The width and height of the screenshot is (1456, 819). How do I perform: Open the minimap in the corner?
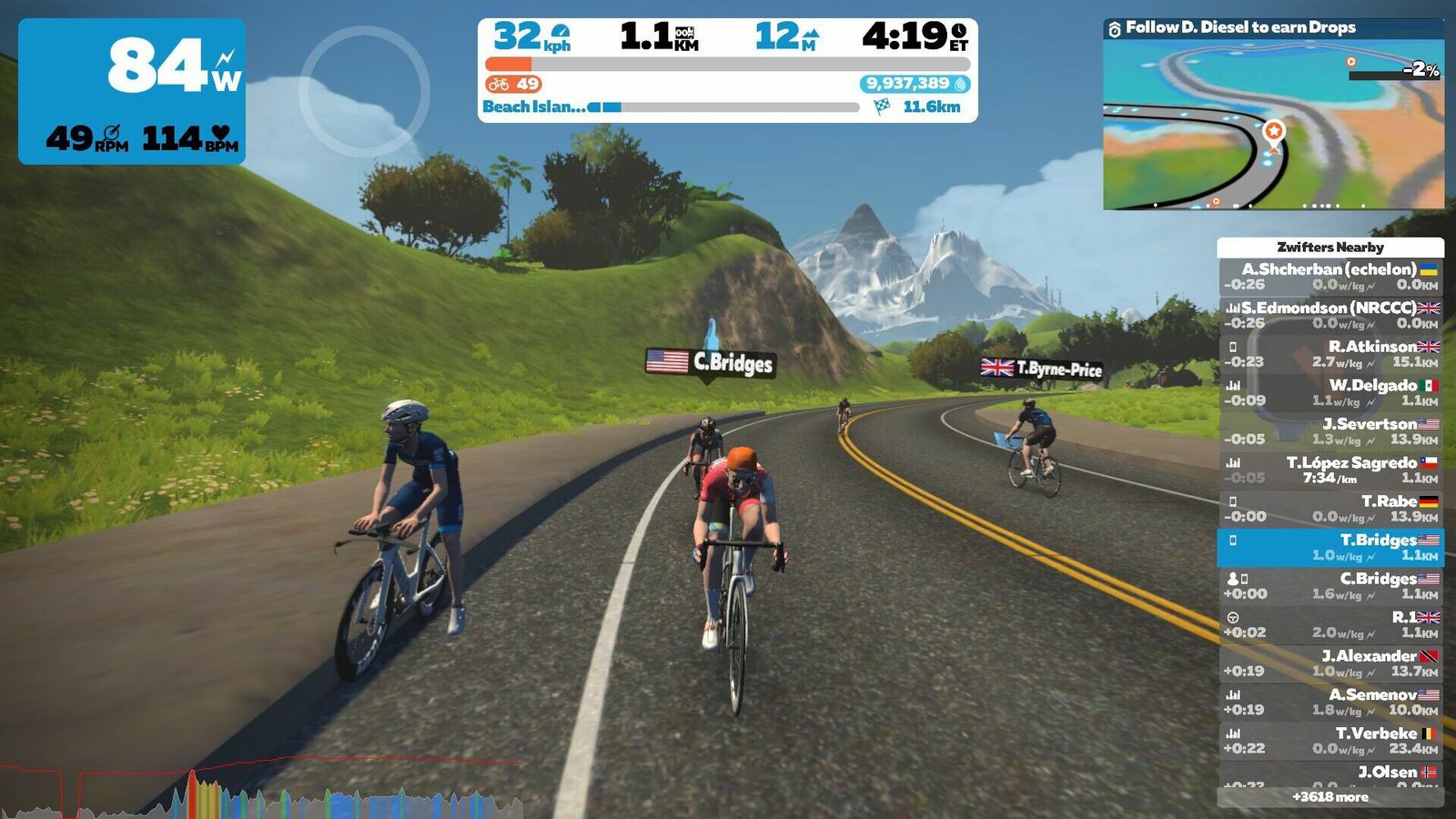point(1273,123)
